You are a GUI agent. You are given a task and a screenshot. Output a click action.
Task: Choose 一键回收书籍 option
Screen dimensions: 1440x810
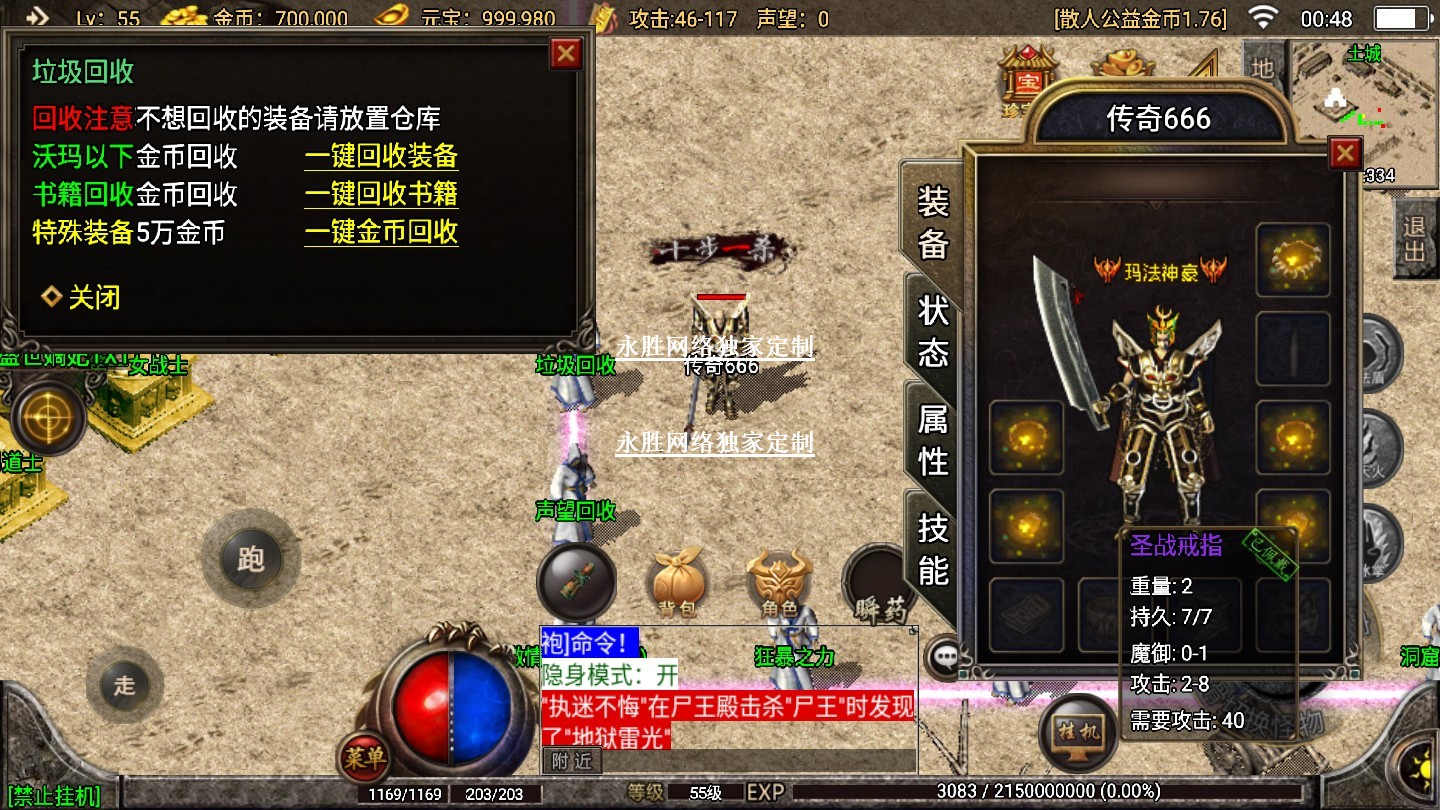point(381,194)
